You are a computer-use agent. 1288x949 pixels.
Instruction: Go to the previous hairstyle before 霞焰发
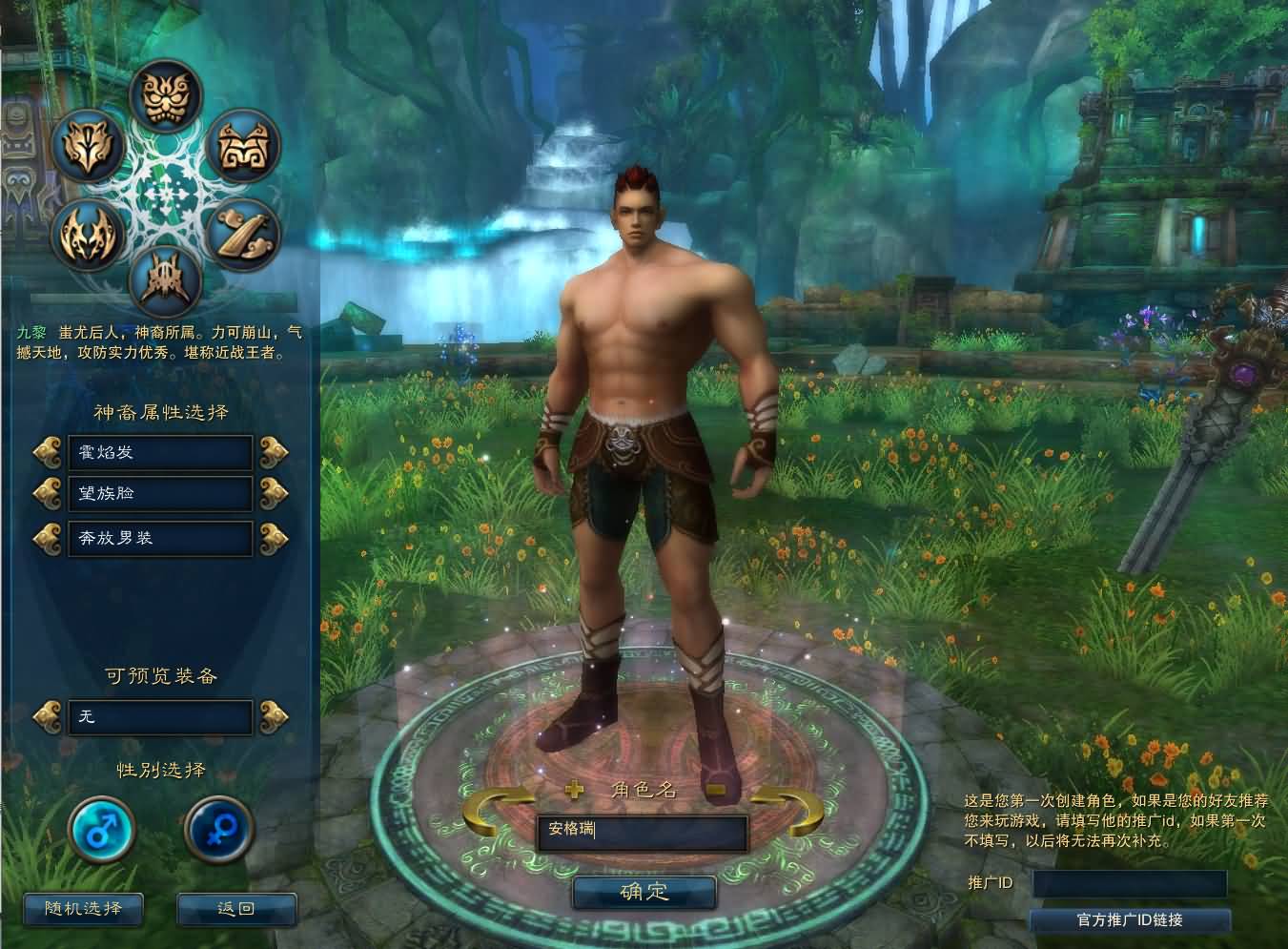(47, 450)
